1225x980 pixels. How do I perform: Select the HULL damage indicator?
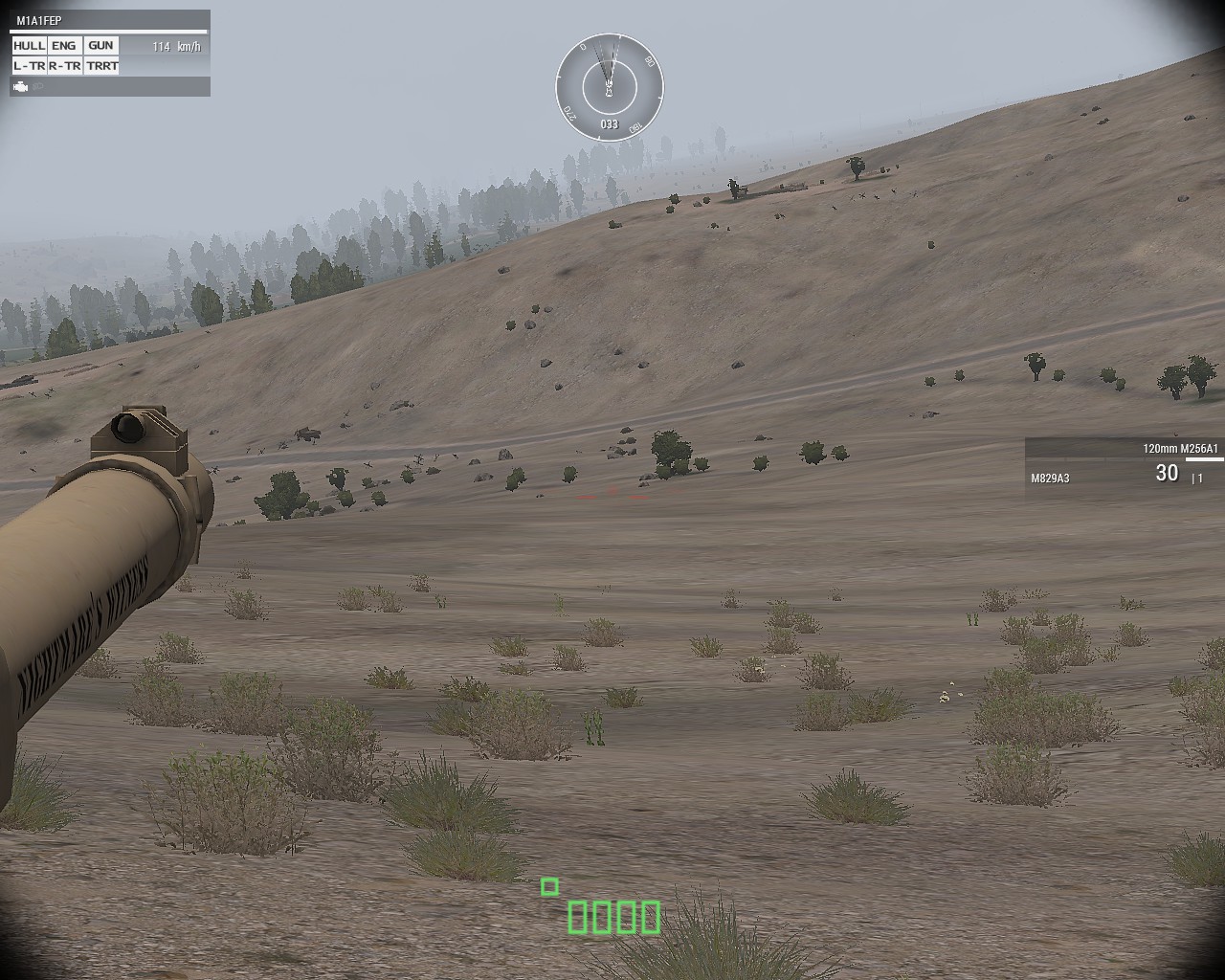[30, 45]
